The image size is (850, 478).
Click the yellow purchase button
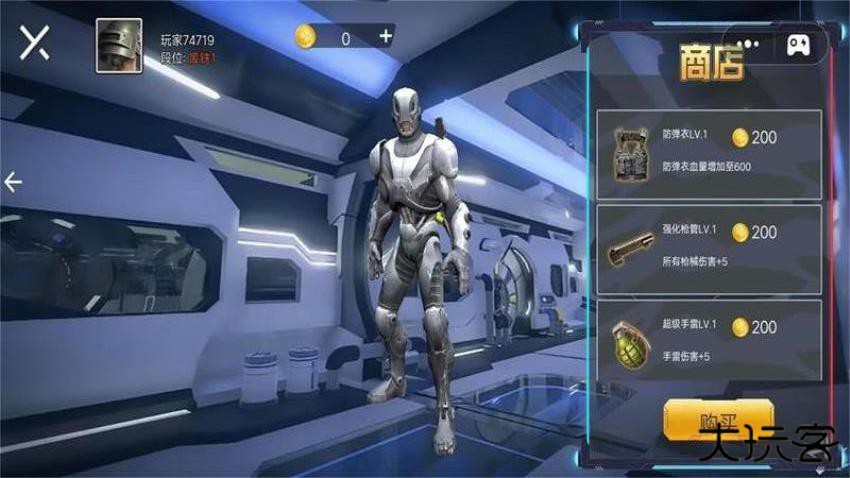pos(718,422)
